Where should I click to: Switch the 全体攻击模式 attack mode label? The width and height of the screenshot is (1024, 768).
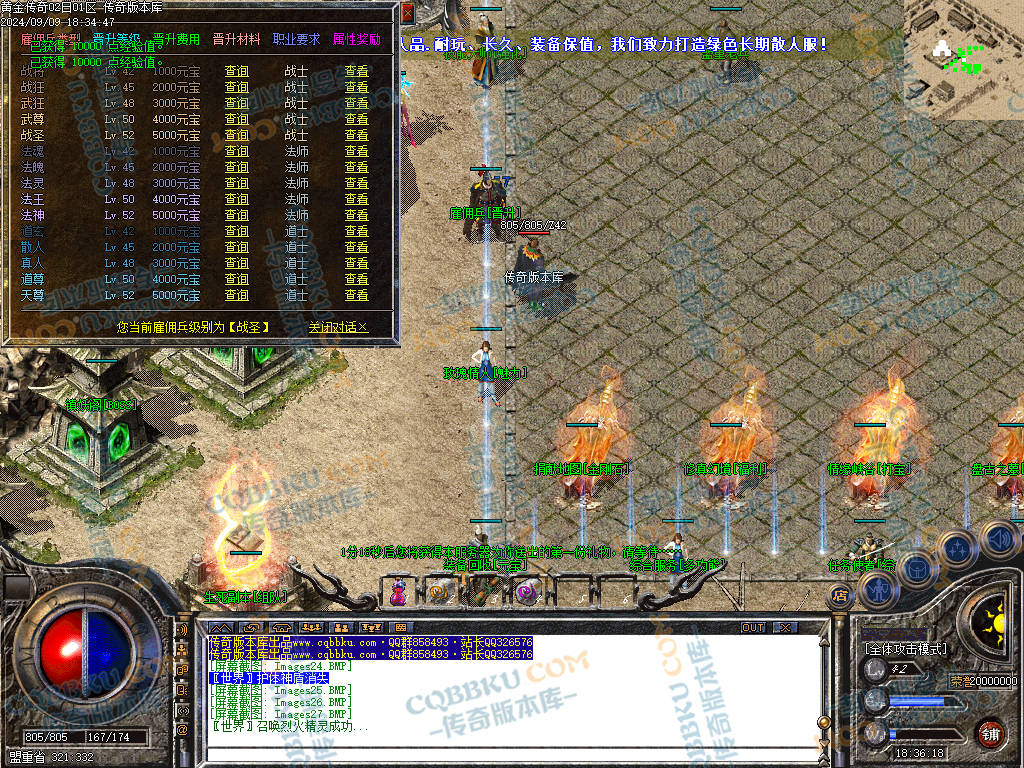point(905,649)
